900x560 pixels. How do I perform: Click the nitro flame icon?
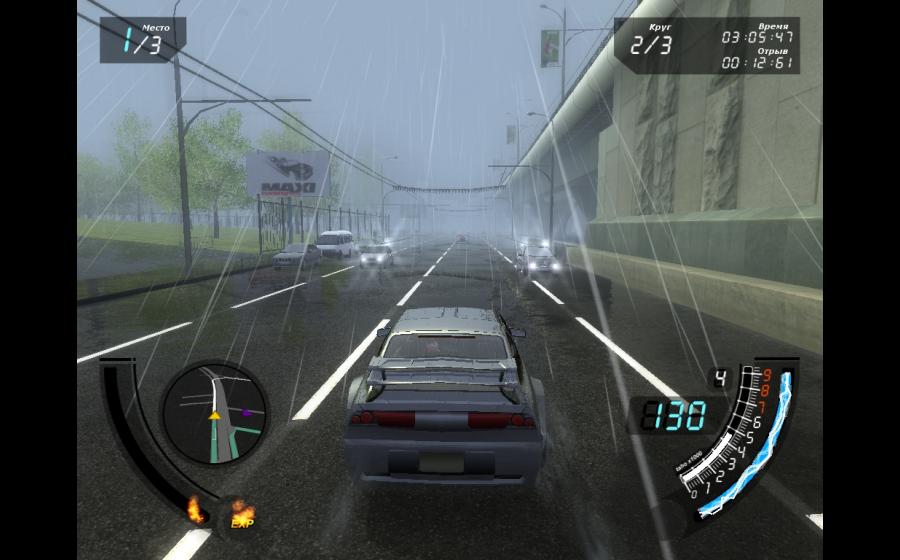195,510
